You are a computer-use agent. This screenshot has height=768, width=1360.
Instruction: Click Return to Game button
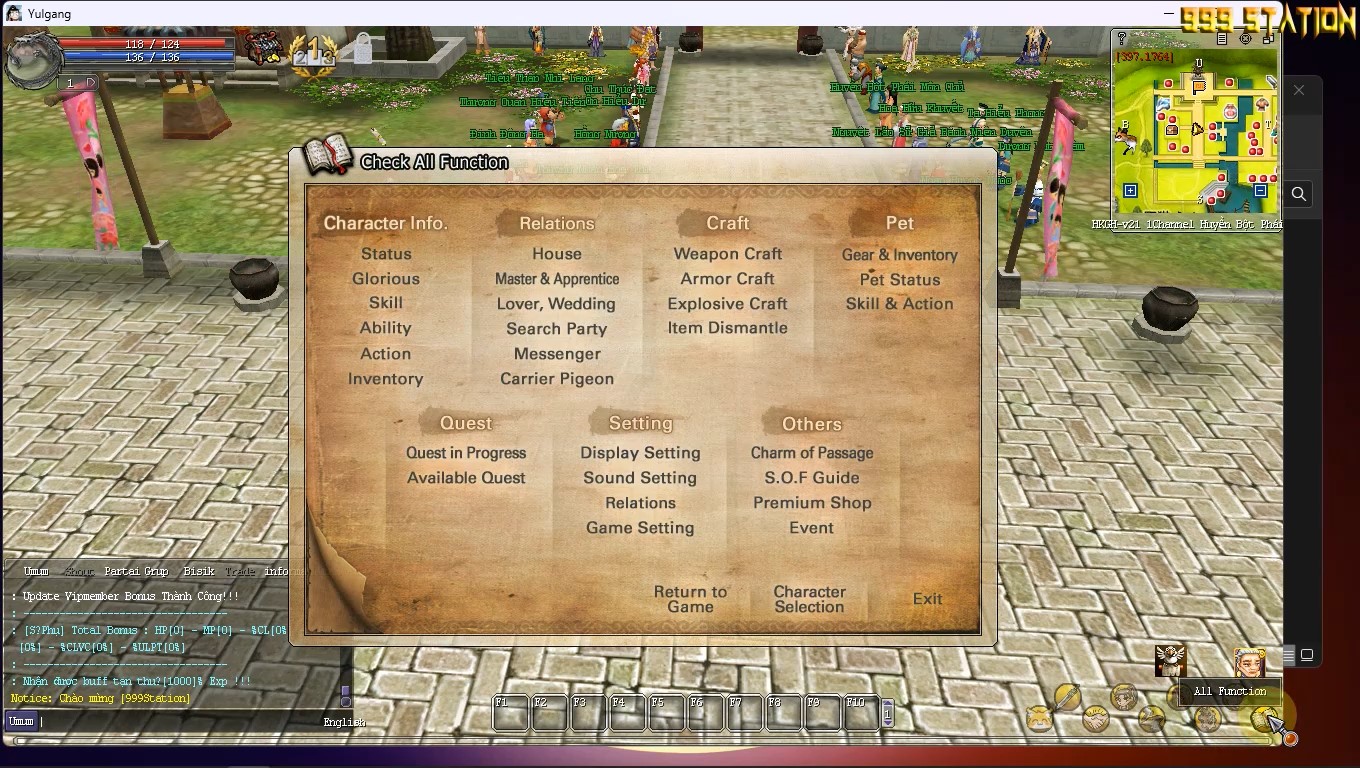[x=691, y=599]
